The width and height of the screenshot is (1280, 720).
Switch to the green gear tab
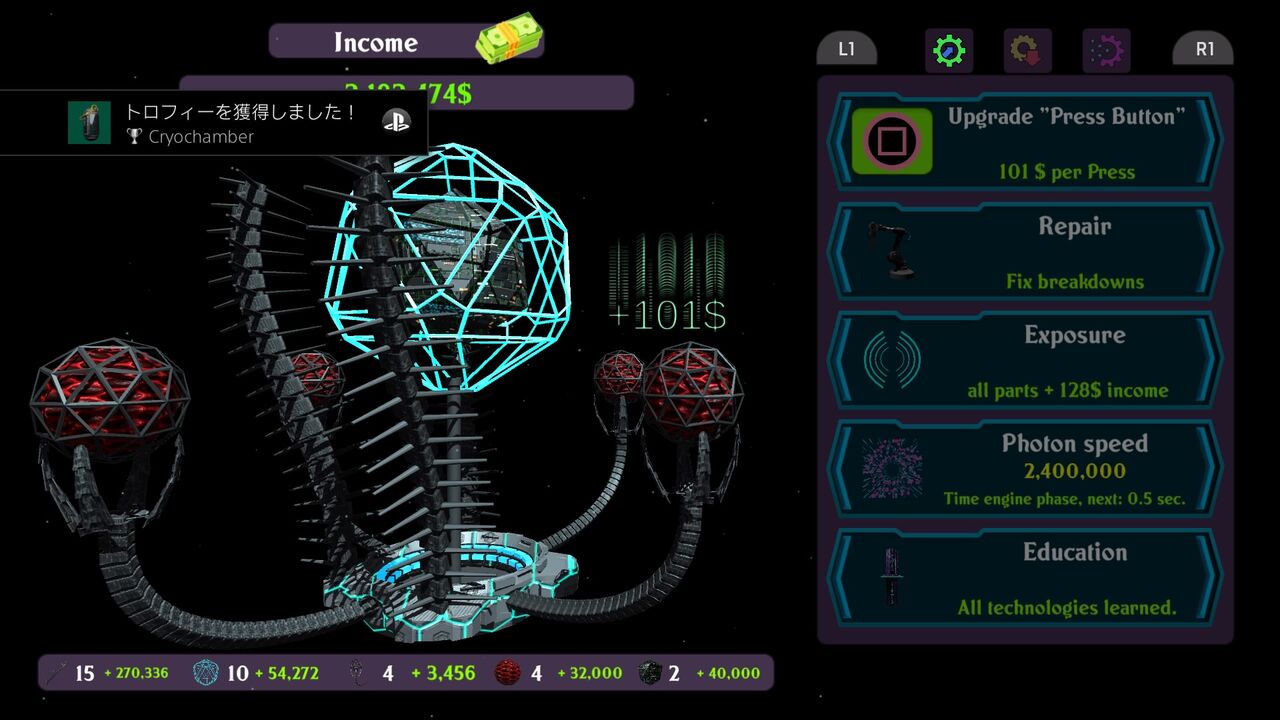pyautogui.click(x=948, y=51)
